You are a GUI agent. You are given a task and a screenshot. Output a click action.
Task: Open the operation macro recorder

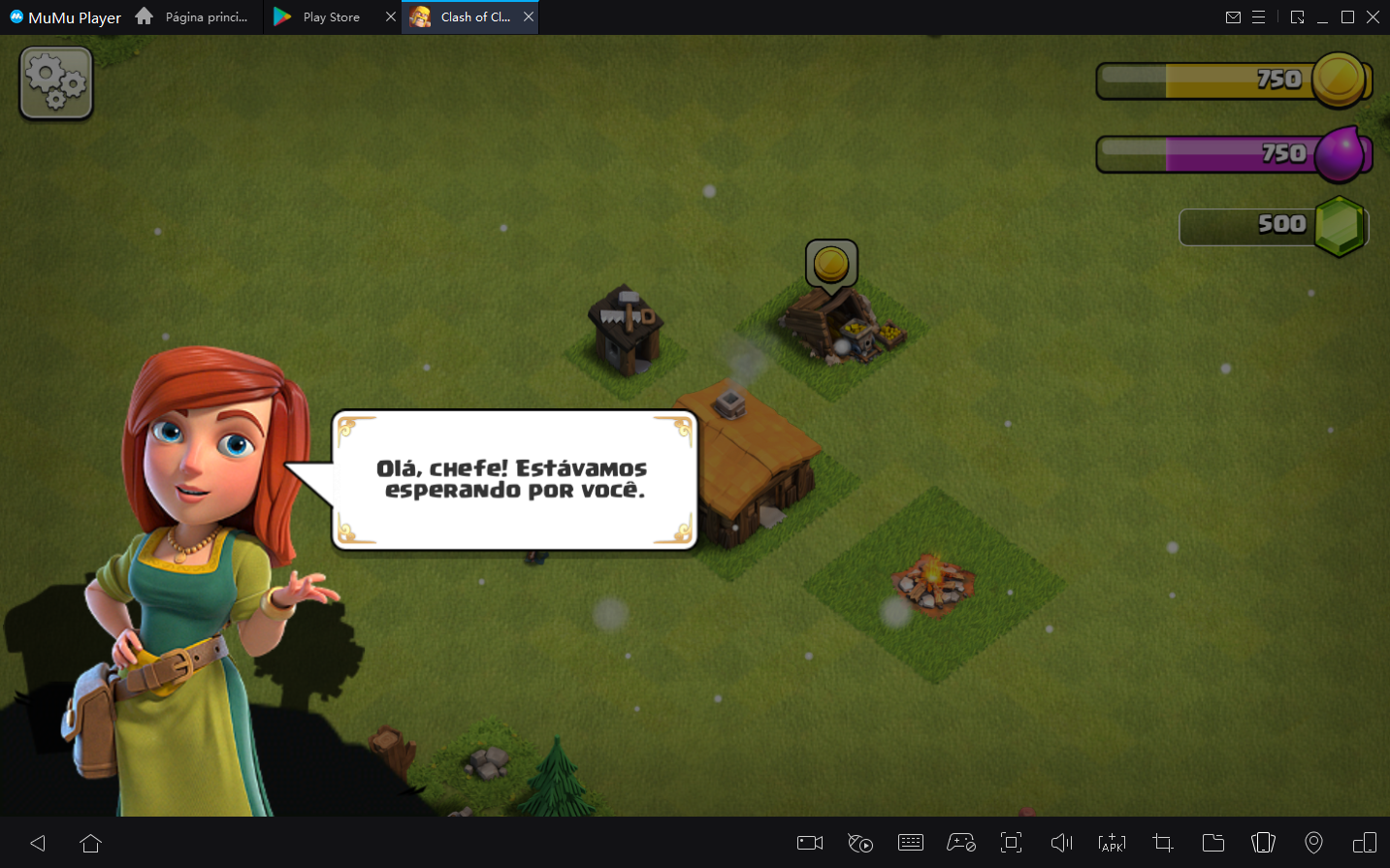(860, 843)
